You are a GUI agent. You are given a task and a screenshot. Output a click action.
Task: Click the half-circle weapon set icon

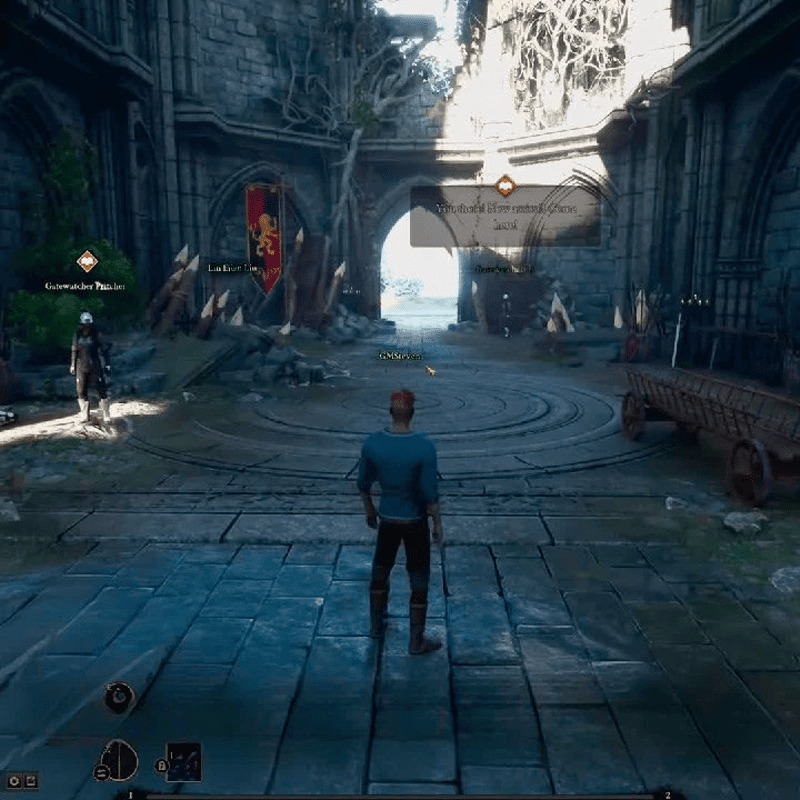click(121, 761)
